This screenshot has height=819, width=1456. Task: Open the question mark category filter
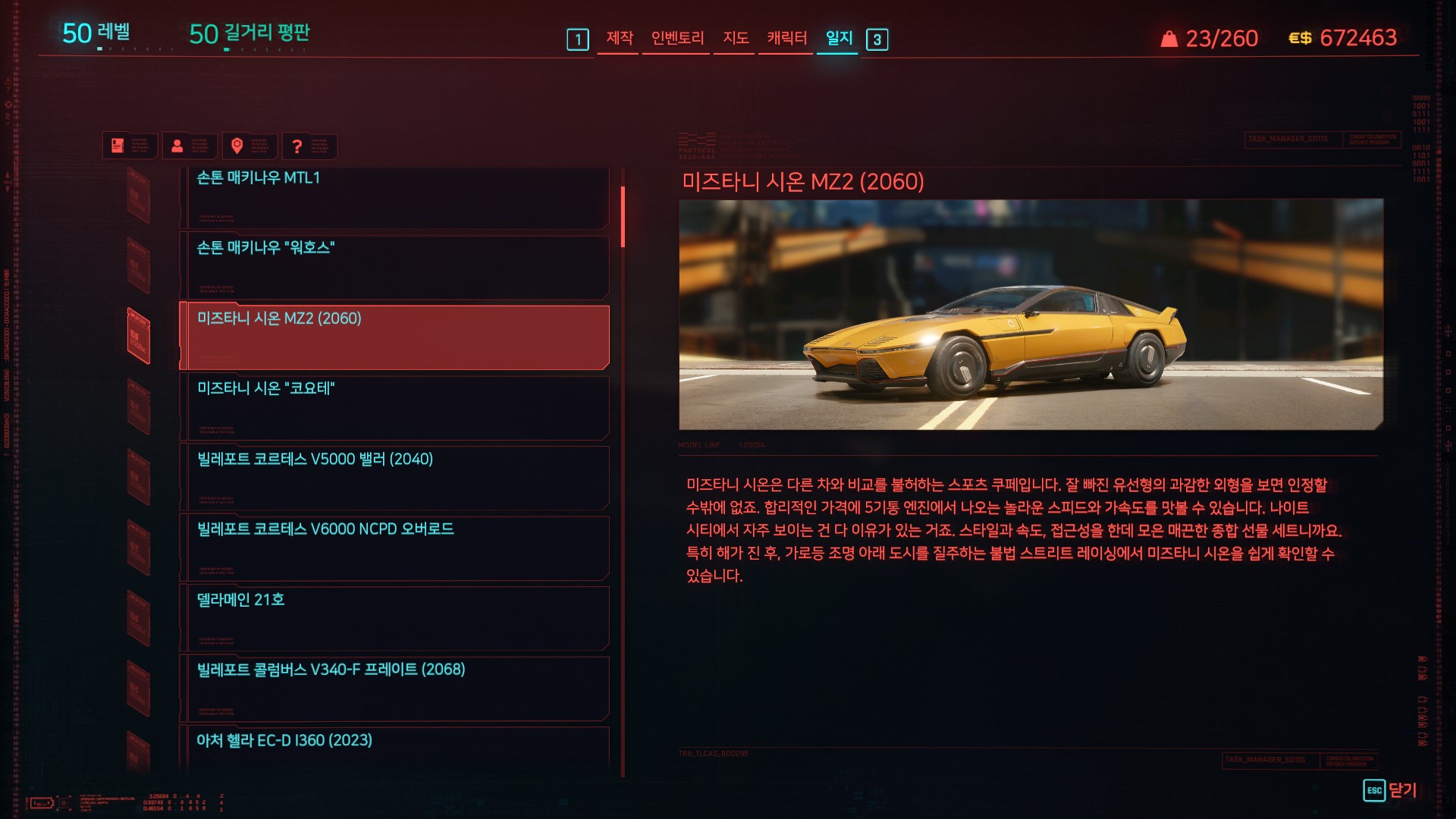tap(297, 146)
